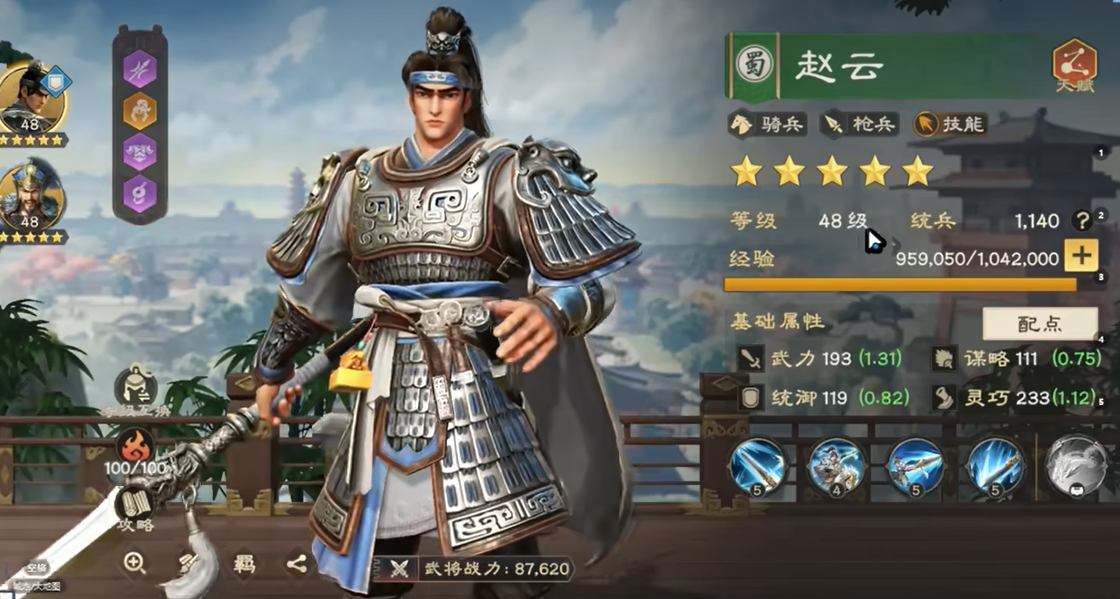This screenshot has height=599, width=1120.
Task: Click the magnifier zoom-in icon
Action: [136, 563]
